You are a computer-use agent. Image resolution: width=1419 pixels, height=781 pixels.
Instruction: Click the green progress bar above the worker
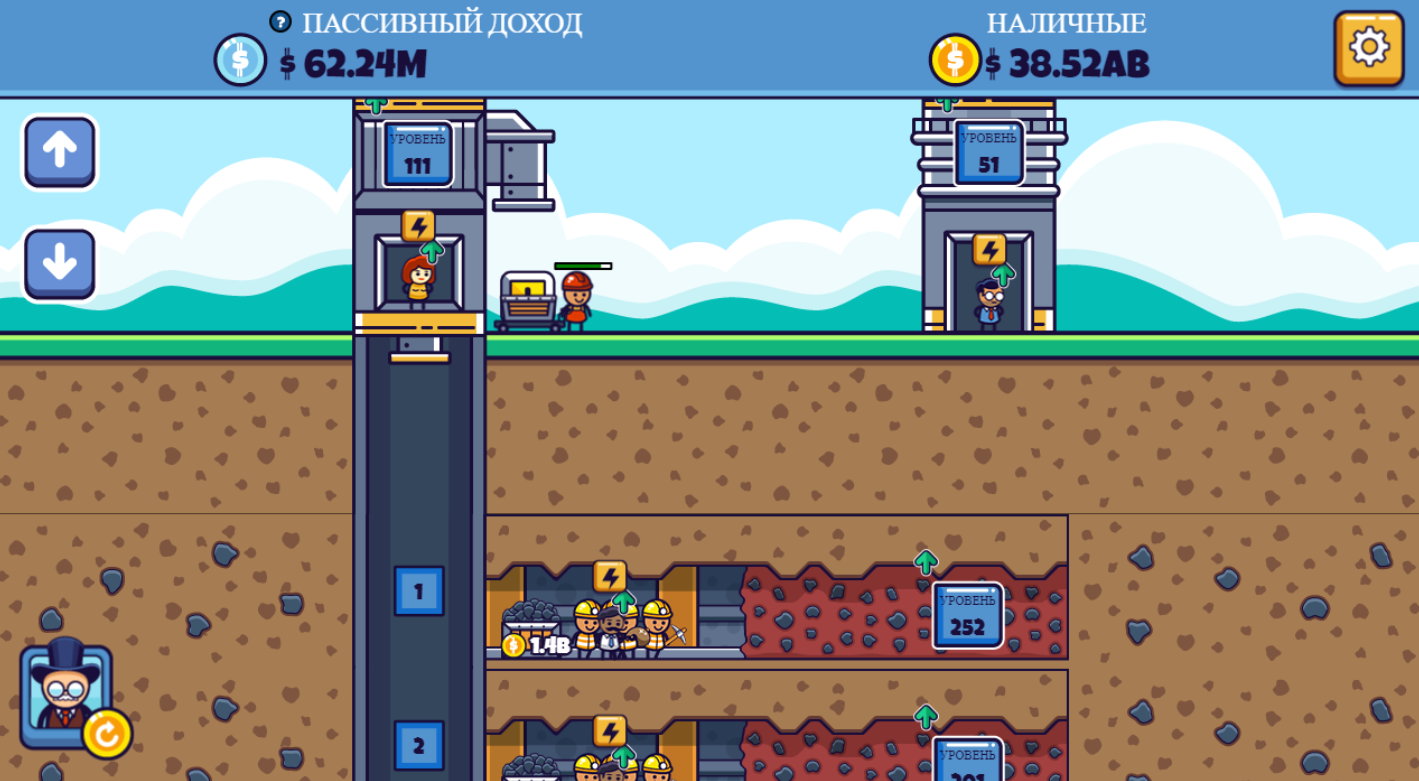583,265
